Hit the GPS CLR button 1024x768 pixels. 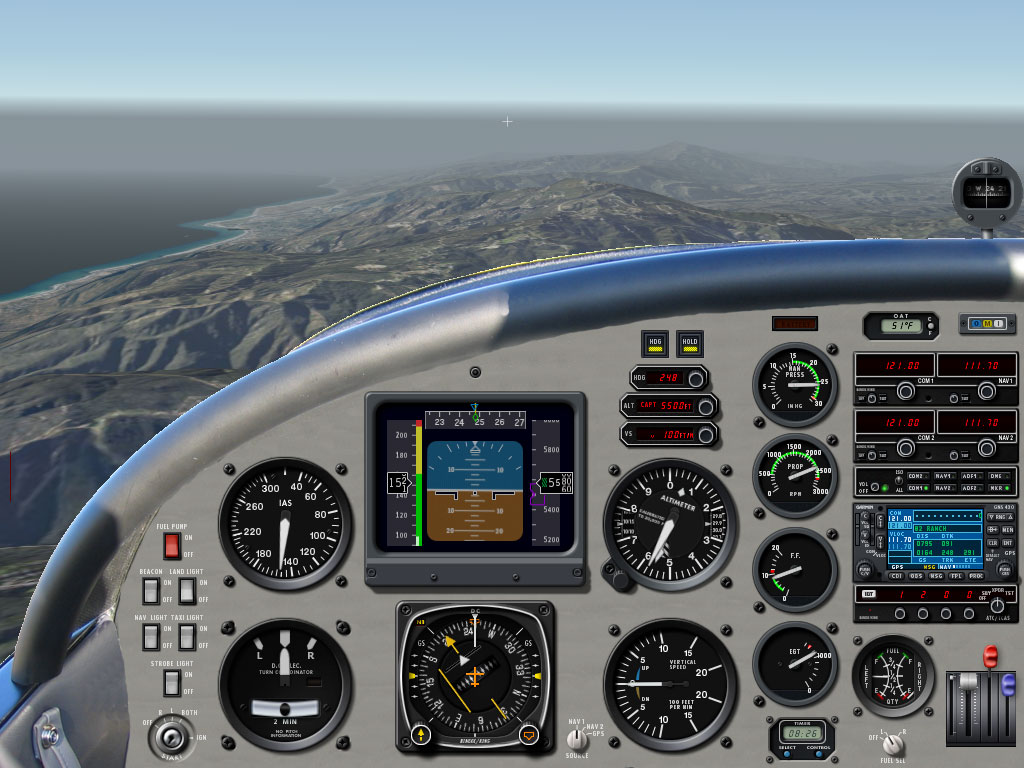pos(993,542)
